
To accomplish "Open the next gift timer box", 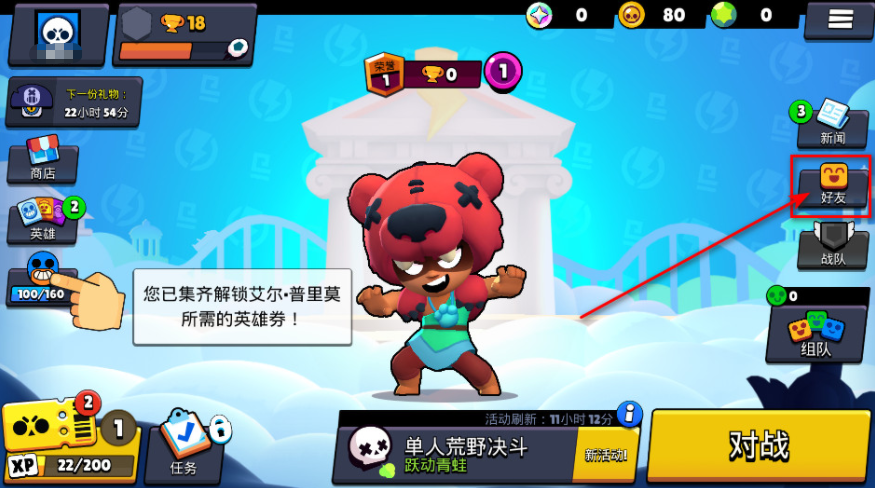I will click(x=73, y=103).
